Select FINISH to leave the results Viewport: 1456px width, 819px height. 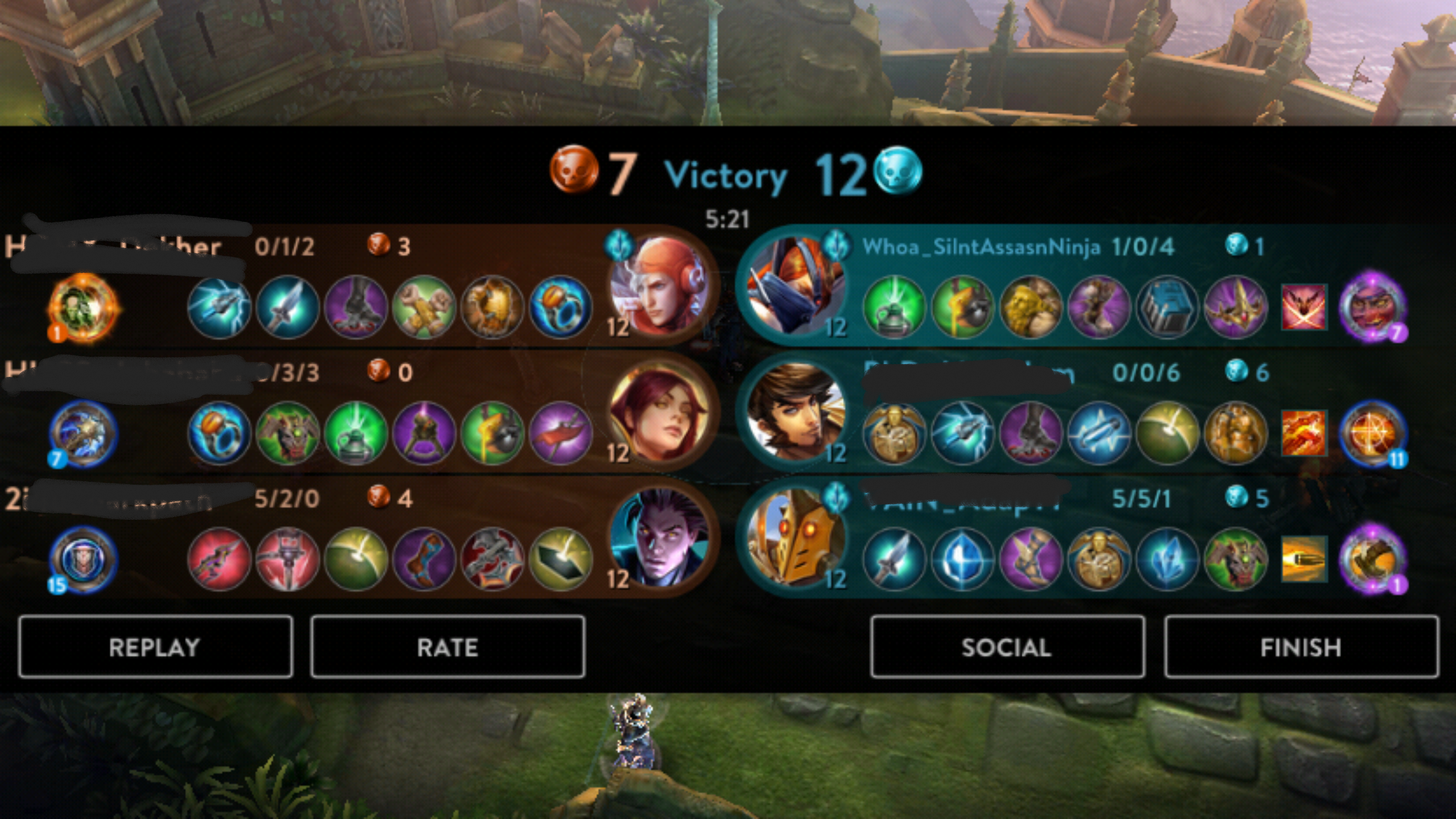[x=1301, y=647]
